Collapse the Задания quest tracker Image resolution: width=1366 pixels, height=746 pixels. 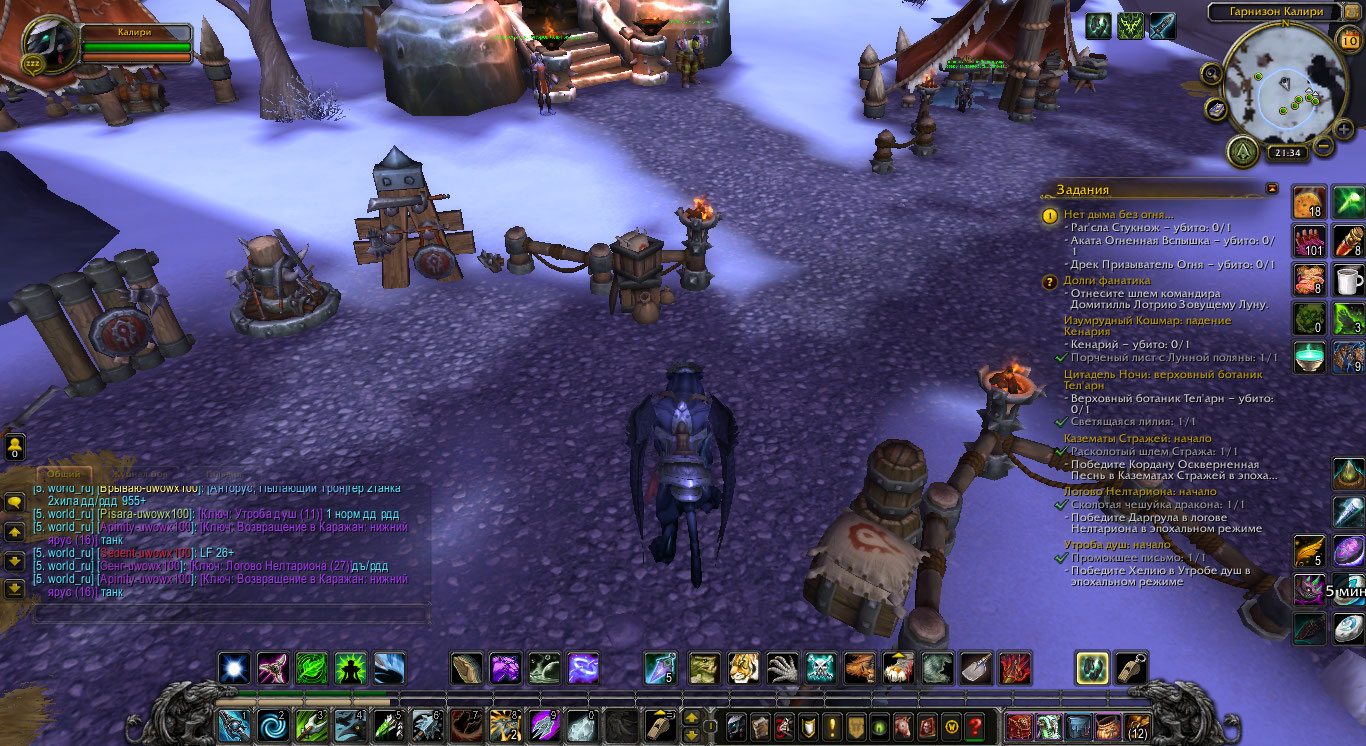(1271, 188)
